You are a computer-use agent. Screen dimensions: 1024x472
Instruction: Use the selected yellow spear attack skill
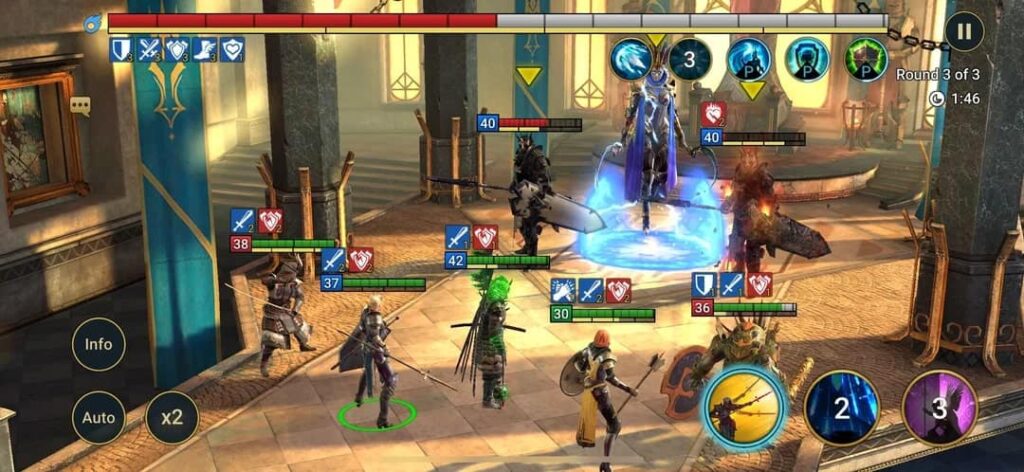(745, 406)
